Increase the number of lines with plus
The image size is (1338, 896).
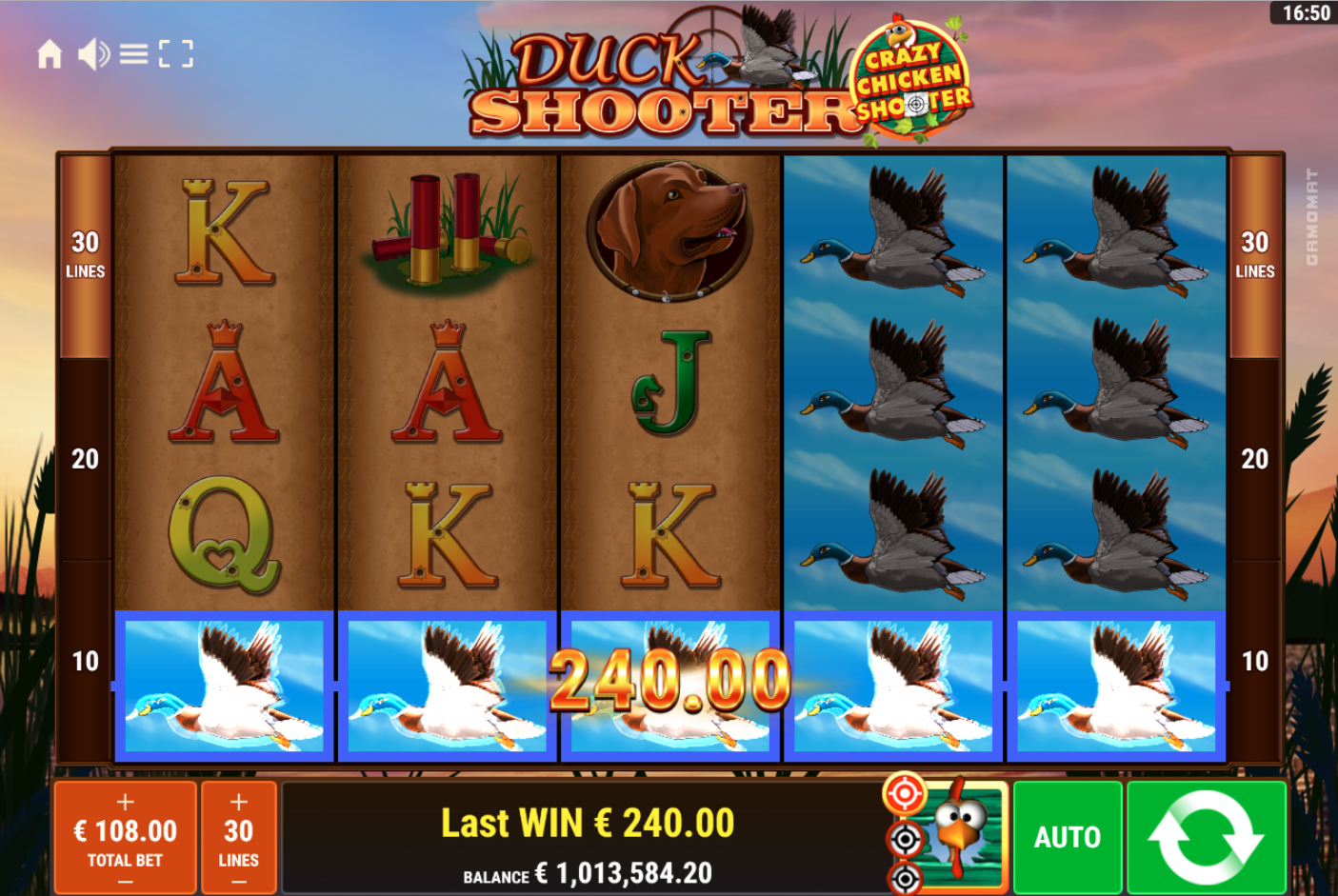(x=238, y=800)
